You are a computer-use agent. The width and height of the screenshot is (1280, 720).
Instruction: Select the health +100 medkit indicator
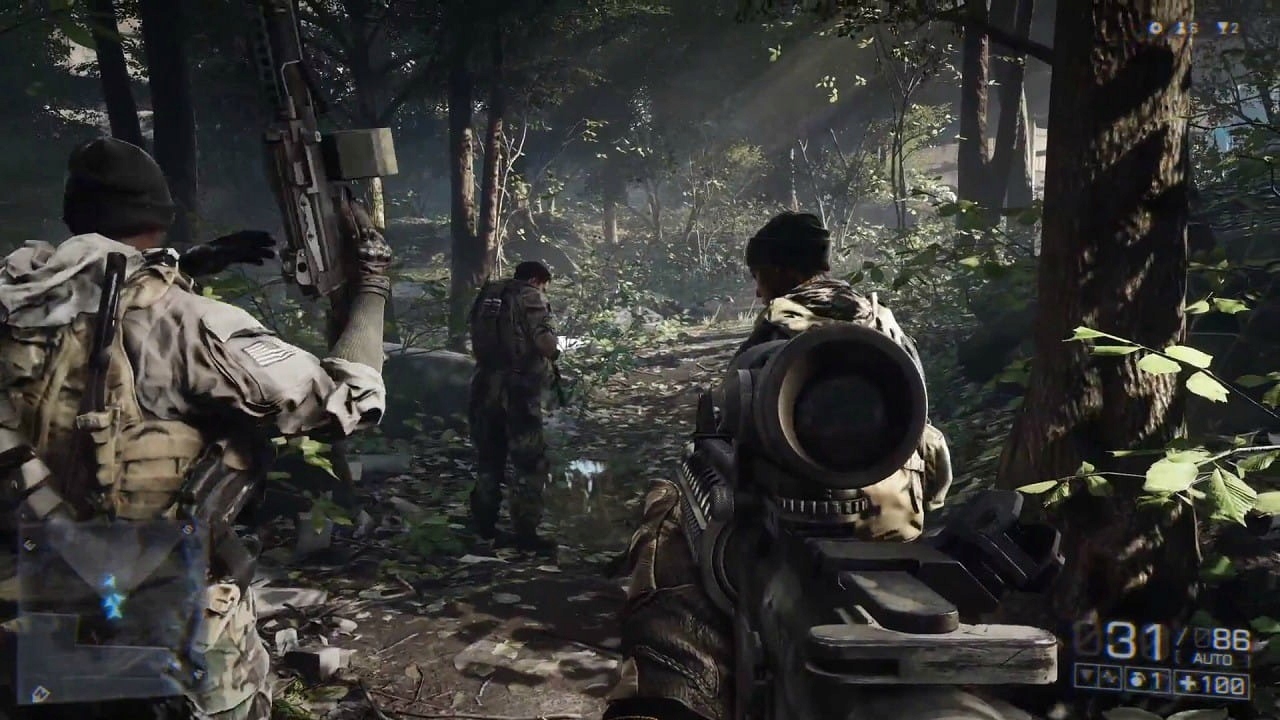tap(1210, 681)
